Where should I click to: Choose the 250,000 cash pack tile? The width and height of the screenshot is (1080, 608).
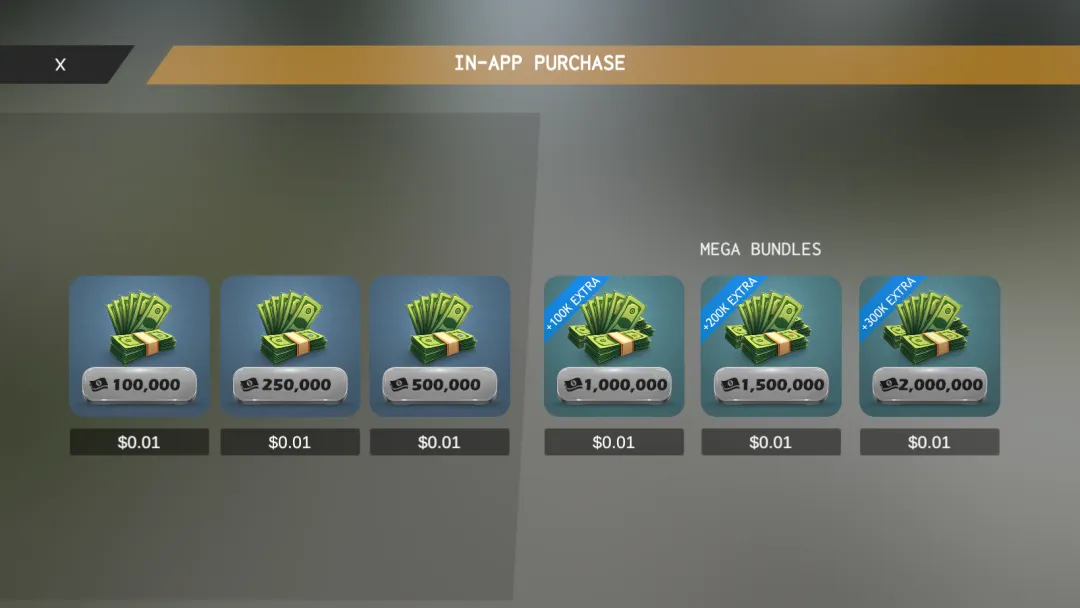click(x=290, y=346)
